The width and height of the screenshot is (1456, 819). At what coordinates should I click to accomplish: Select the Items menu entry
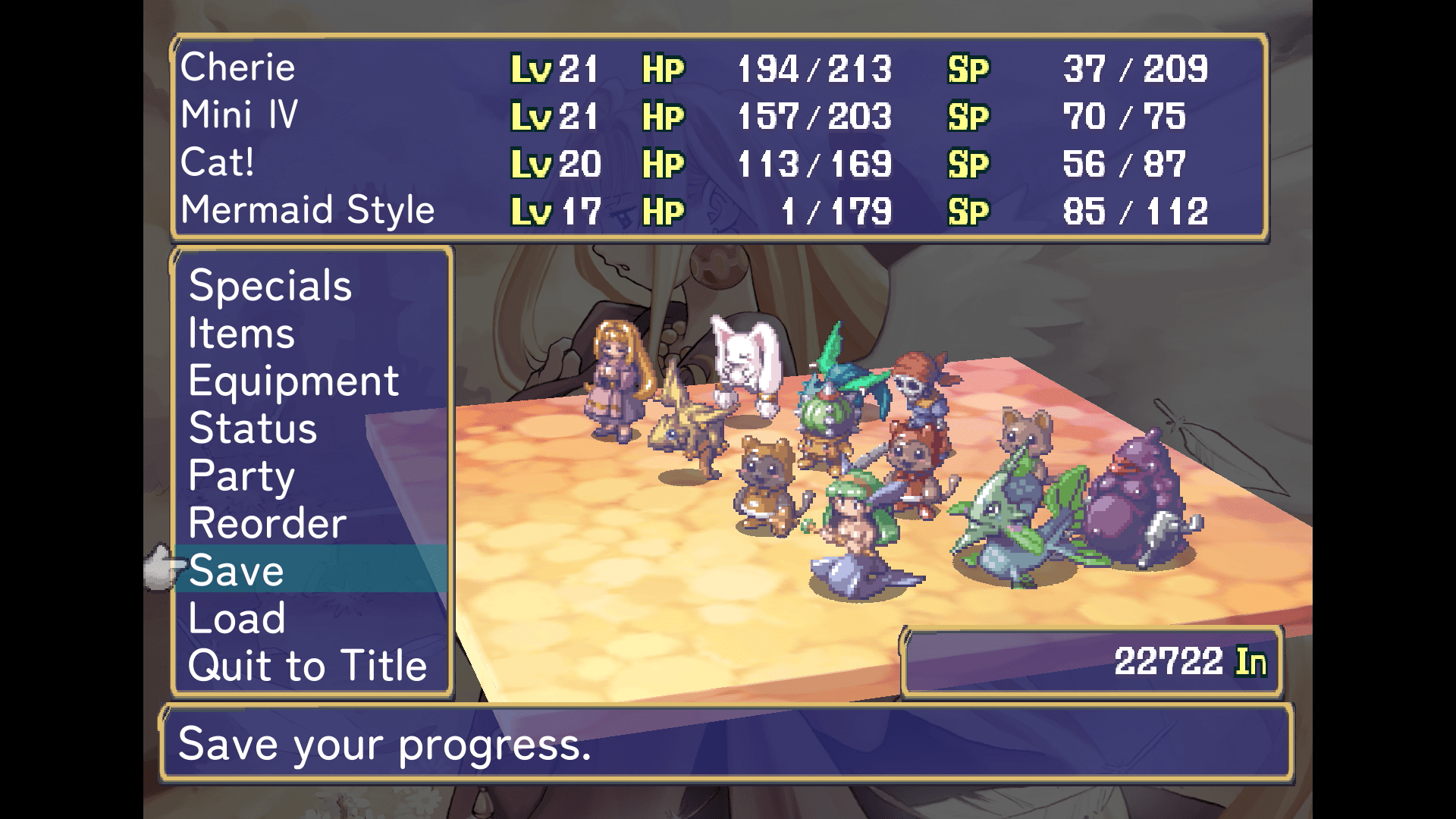(241, 334)
